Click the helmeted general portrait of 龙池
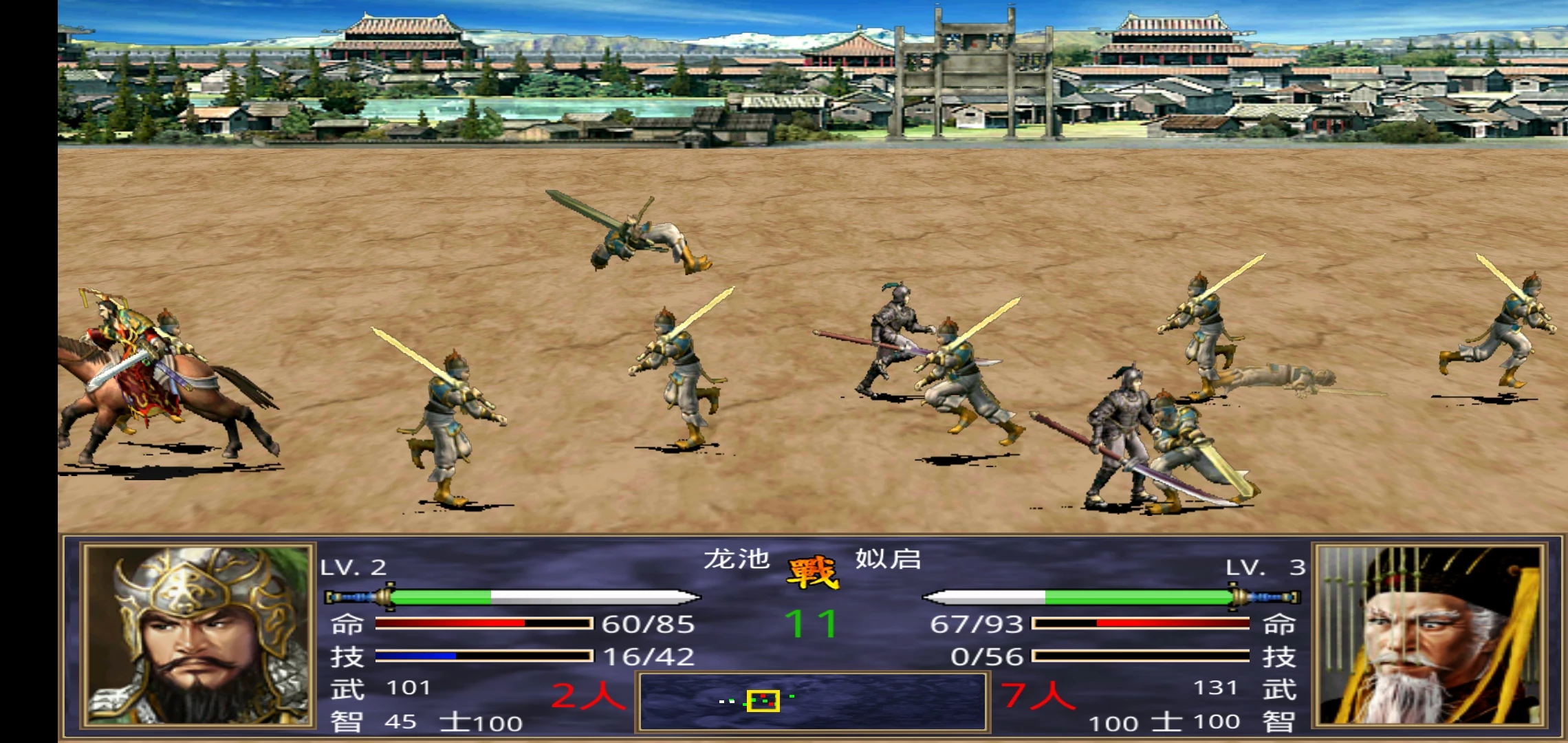1568x743 pixels. 197,635
